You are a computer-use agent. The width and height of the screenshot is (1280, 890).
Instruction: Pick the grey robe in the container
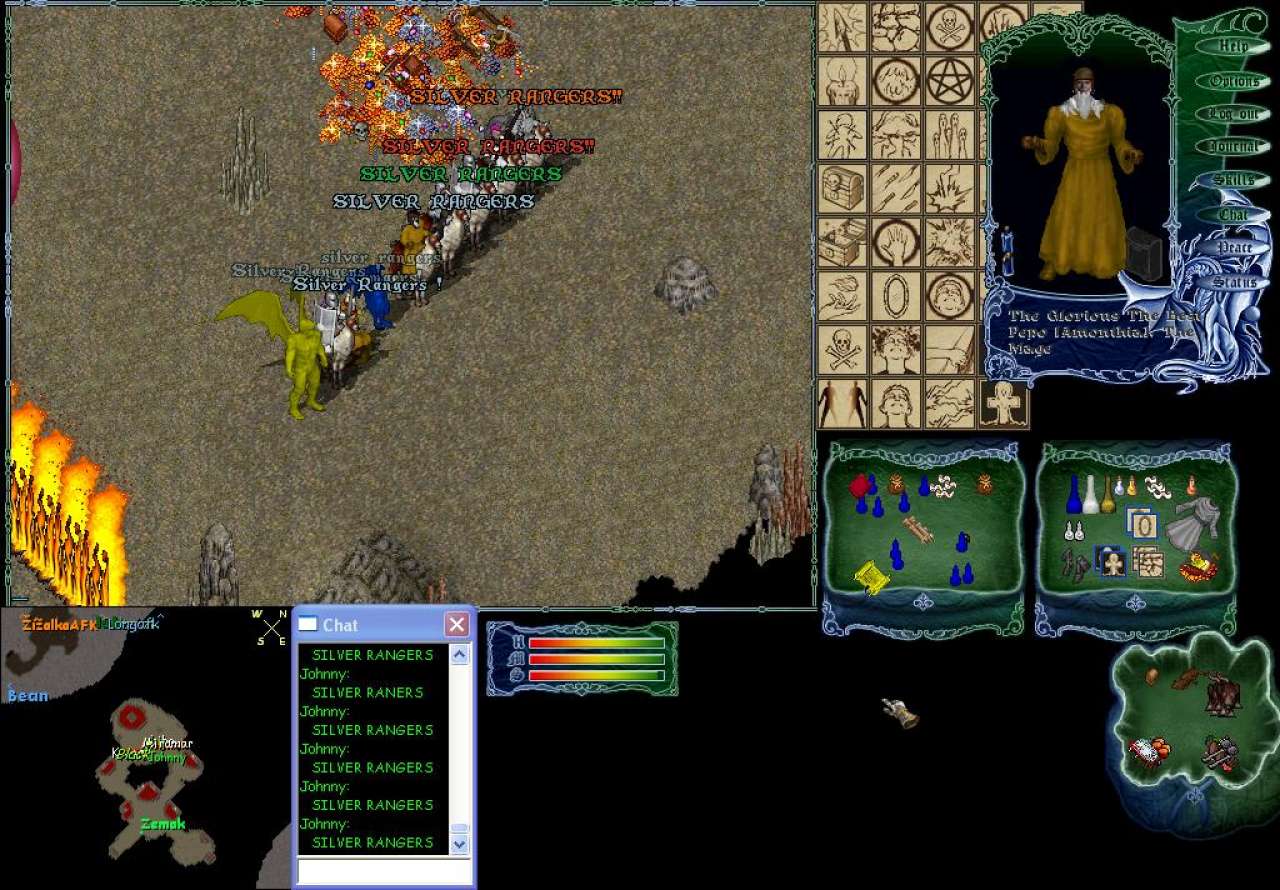(1188, 520)
